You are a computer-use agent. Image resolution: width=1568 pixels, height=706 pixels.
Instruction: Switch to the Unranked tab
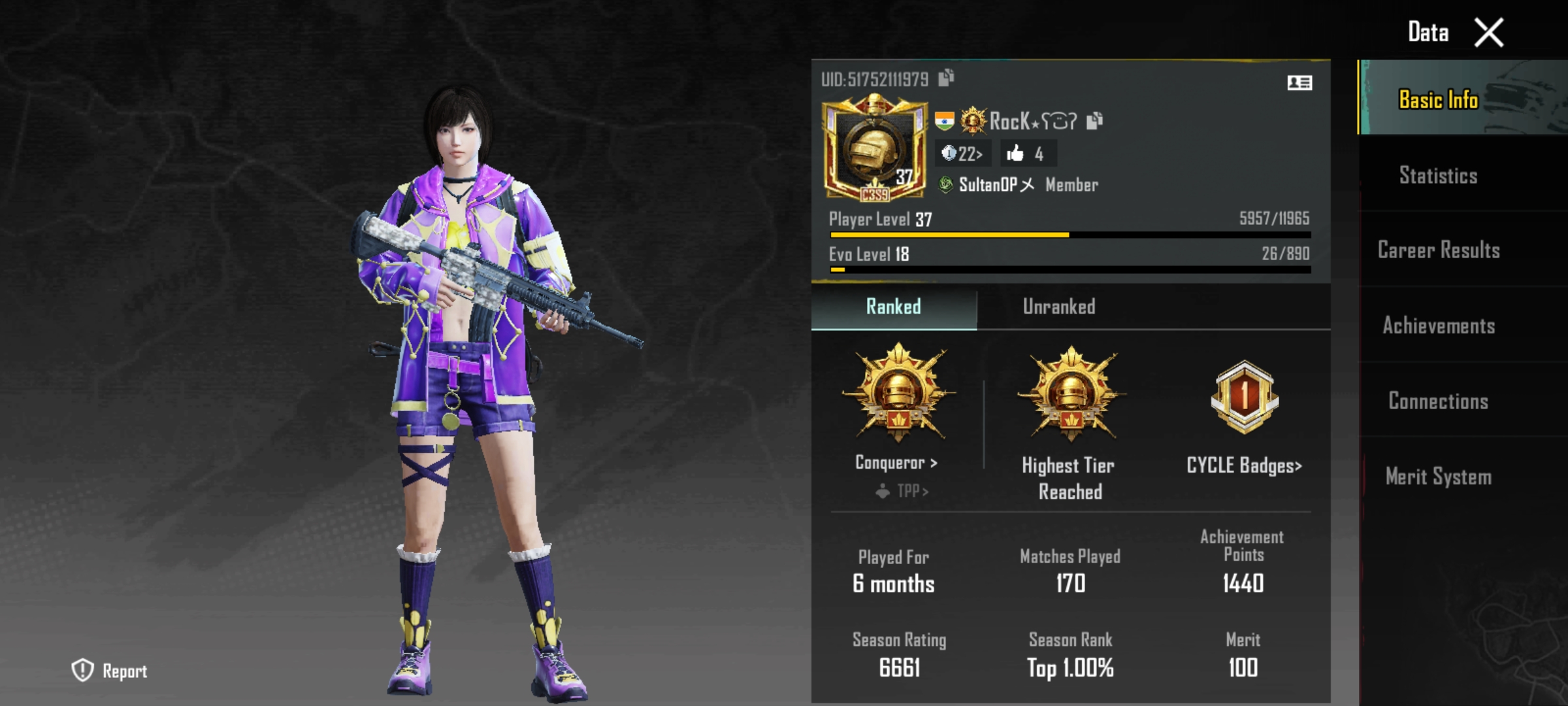click(x=1058, y=307)
